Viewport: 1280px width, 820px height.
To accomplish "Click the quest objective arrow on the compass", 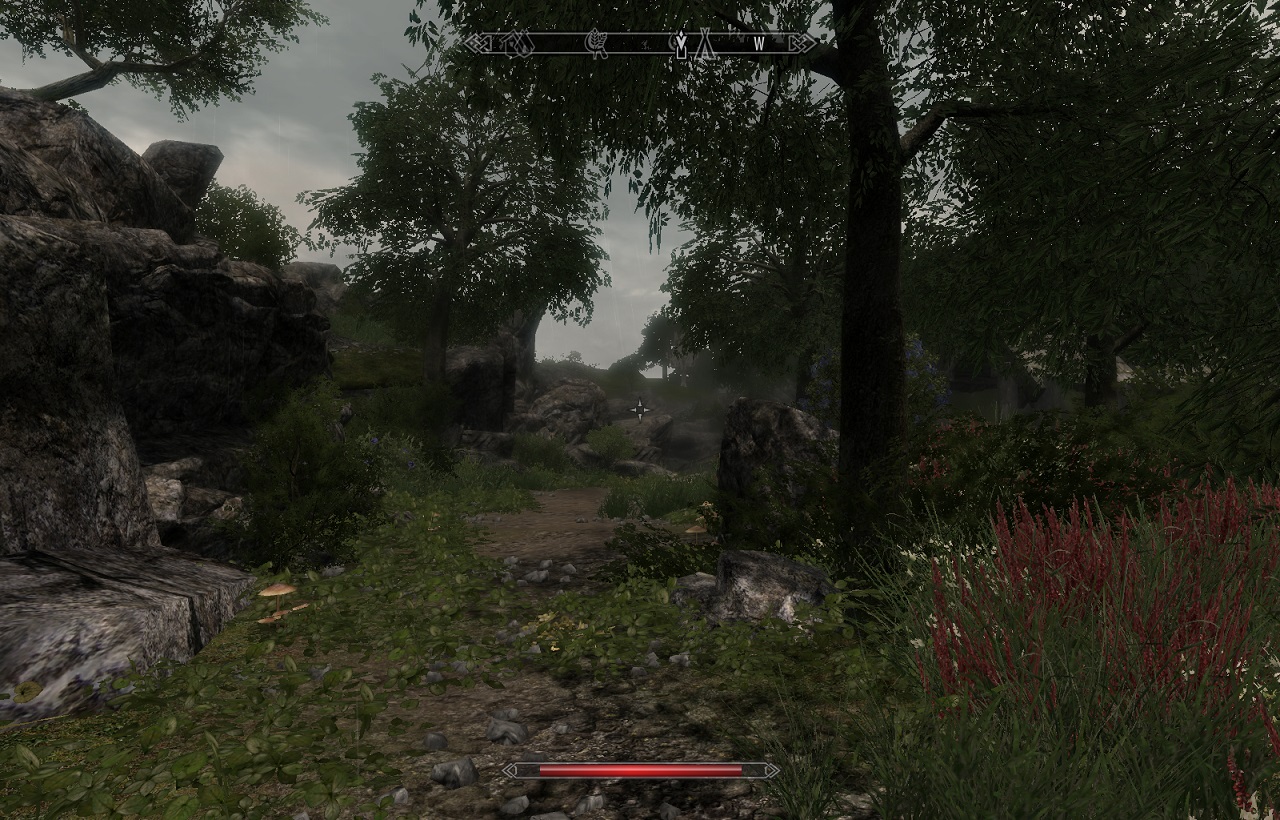I will click(682, 43).
